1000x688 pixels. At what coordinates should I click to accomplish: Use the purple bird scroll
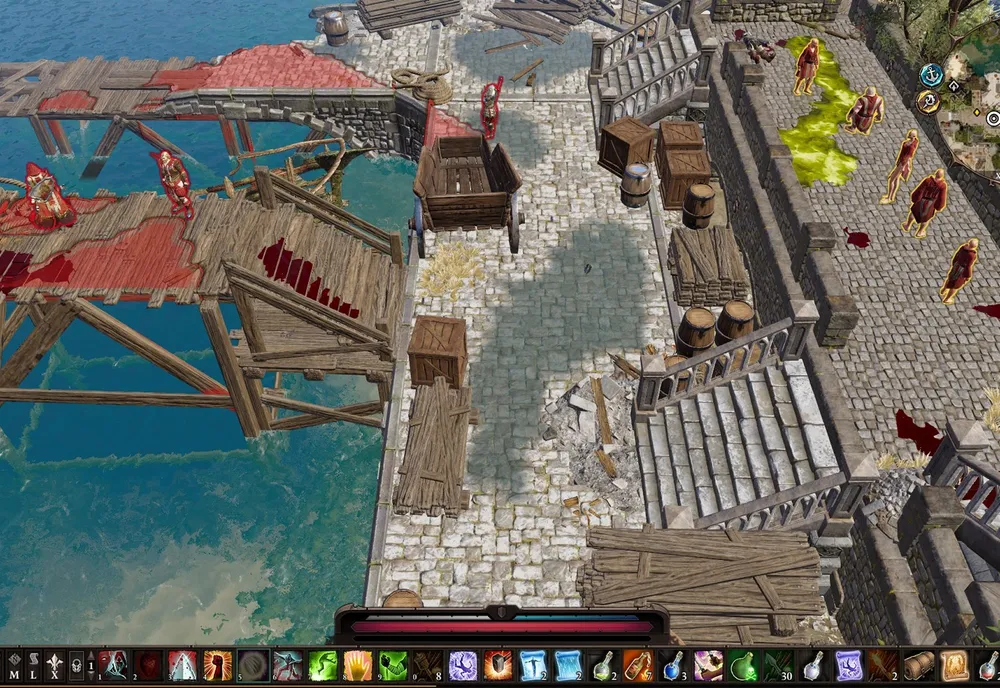tap(848, 665)
